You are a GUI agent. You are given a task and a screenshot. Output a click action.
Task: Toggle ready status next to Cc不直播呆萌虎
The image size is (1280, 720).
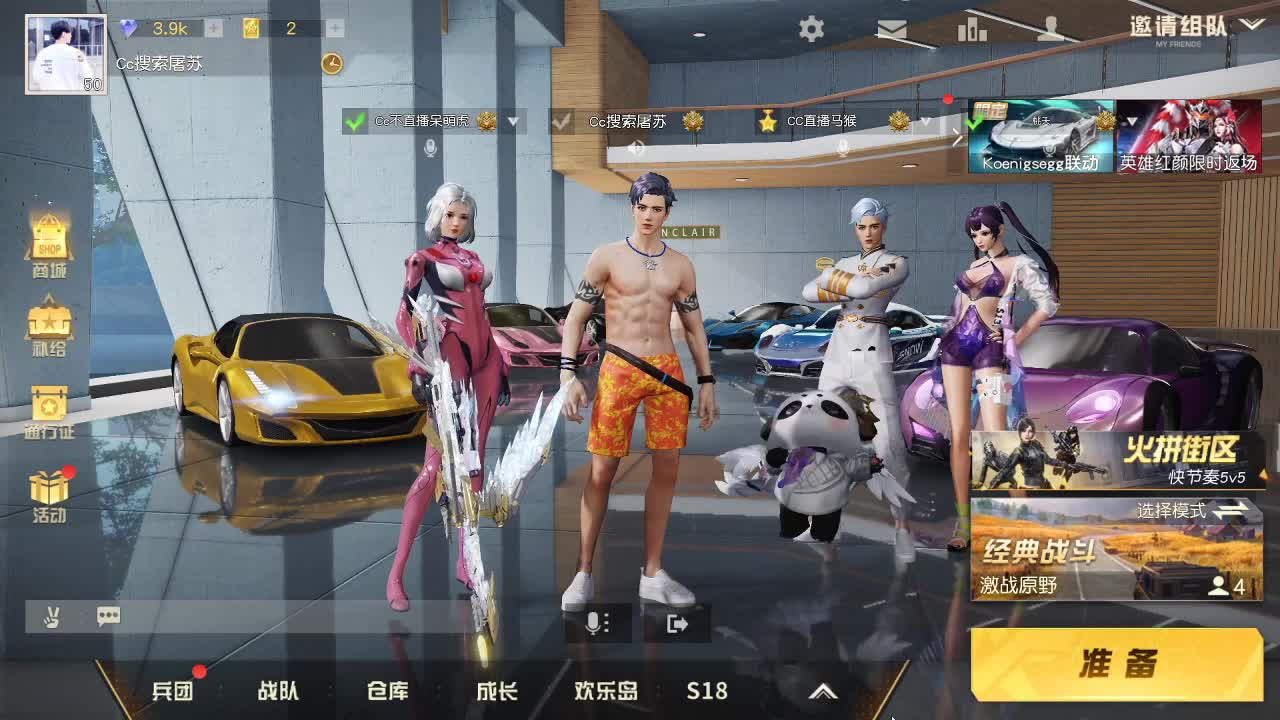tap(353, 122)
